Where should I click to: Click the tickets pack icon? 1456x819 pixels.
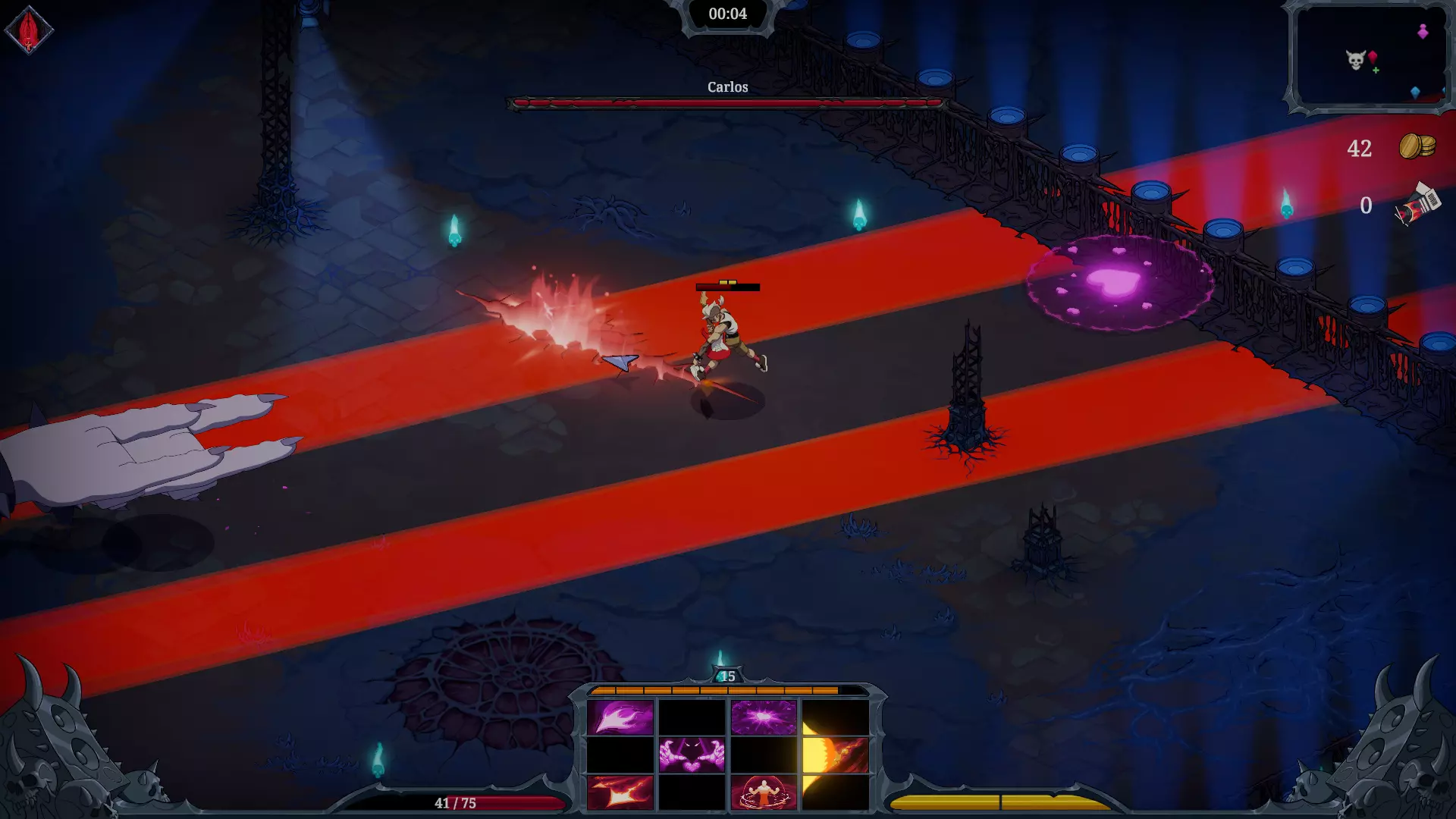[x=1417, y=204]
